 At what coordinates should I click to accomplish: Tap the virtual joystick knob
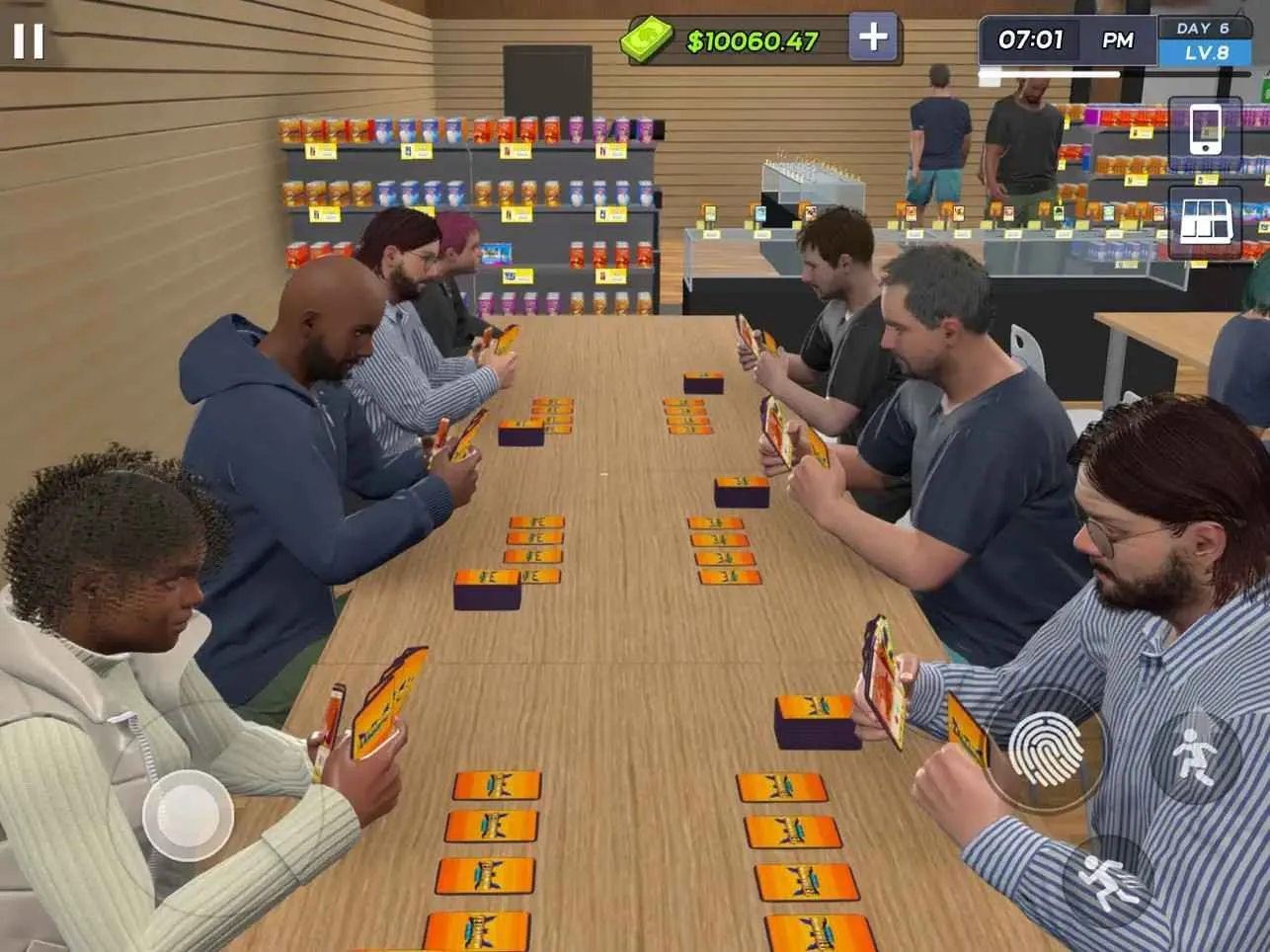188,815
